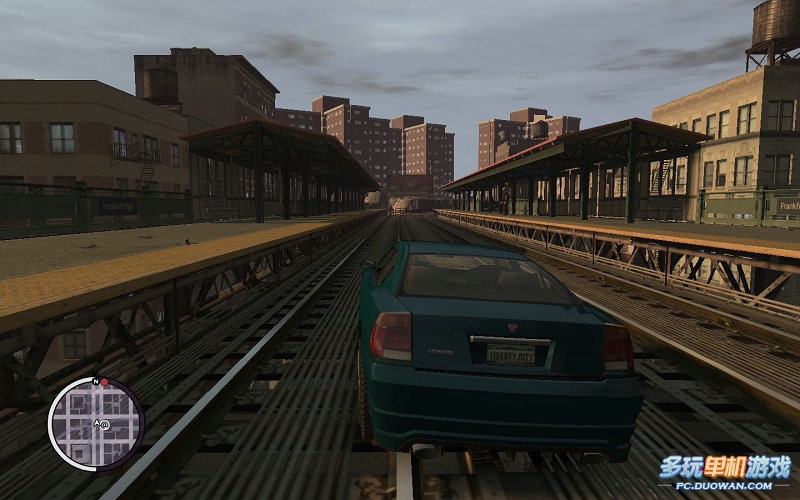Click the circular radar minimap
800x500 pixels.
pos(96,424)
